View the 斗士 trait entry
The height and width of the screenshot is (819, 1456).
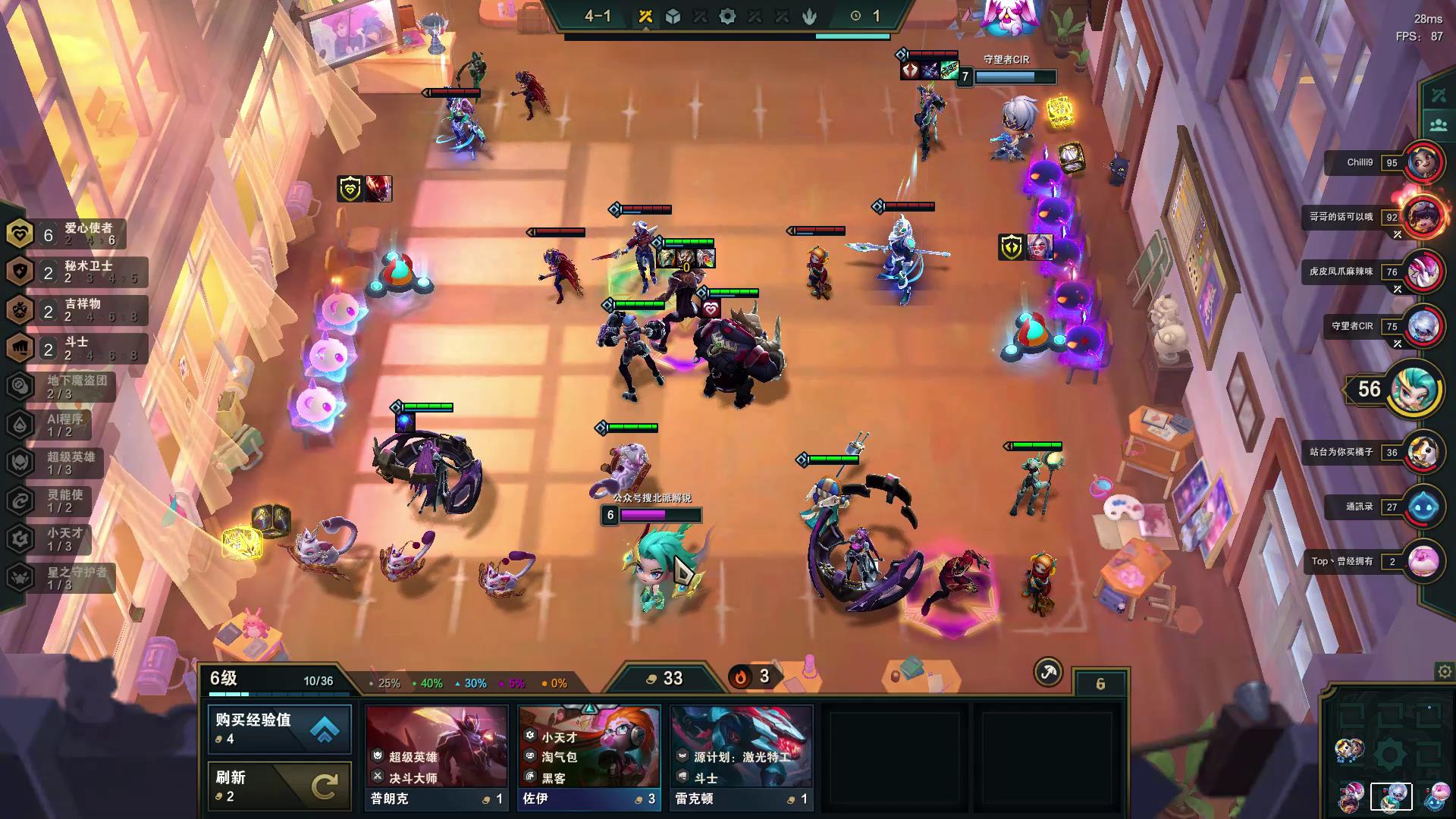point(76,348)
